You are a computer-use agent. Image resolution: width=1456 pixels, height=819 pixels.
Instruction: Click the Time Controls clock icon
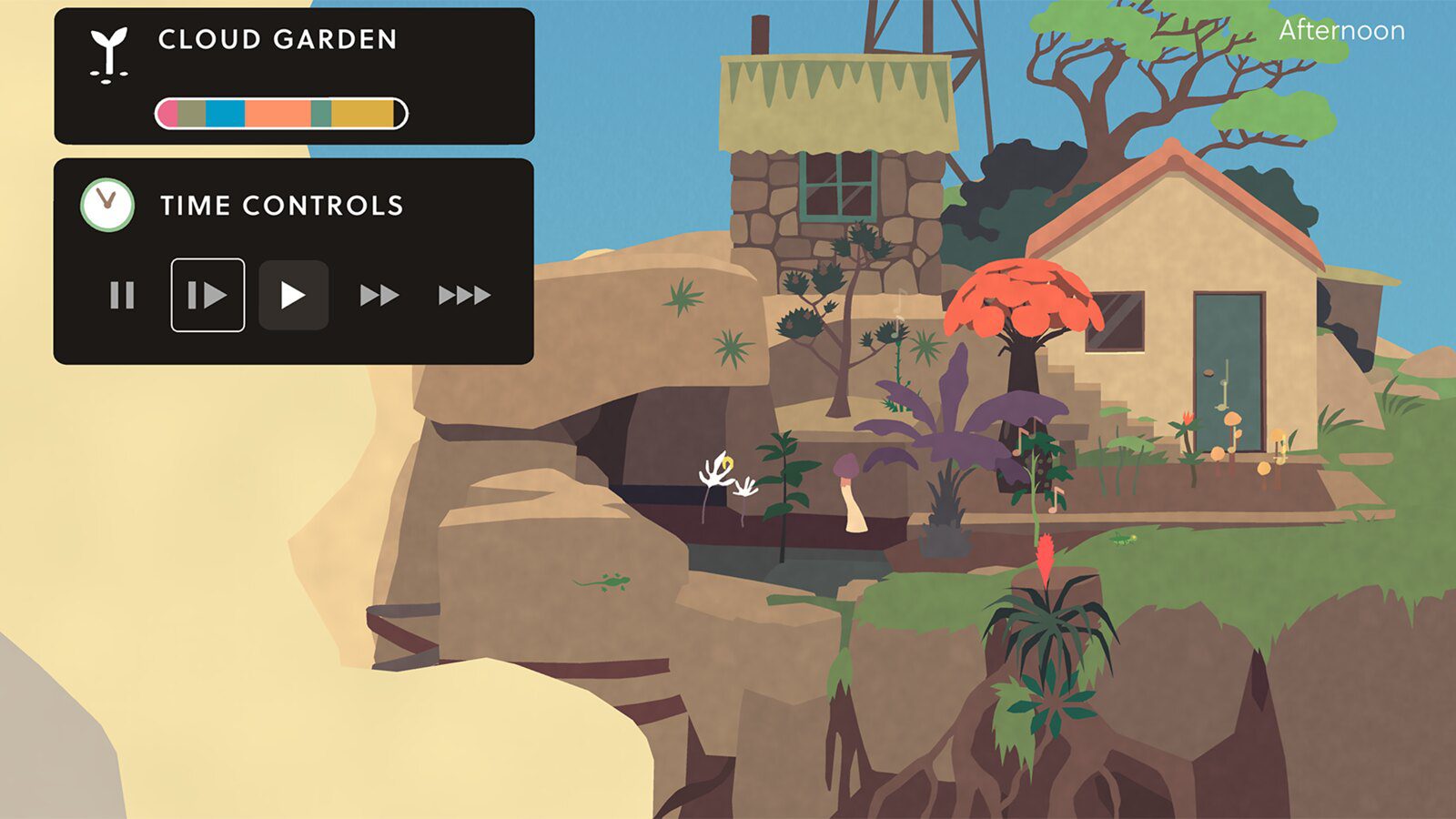click(107, 204)
